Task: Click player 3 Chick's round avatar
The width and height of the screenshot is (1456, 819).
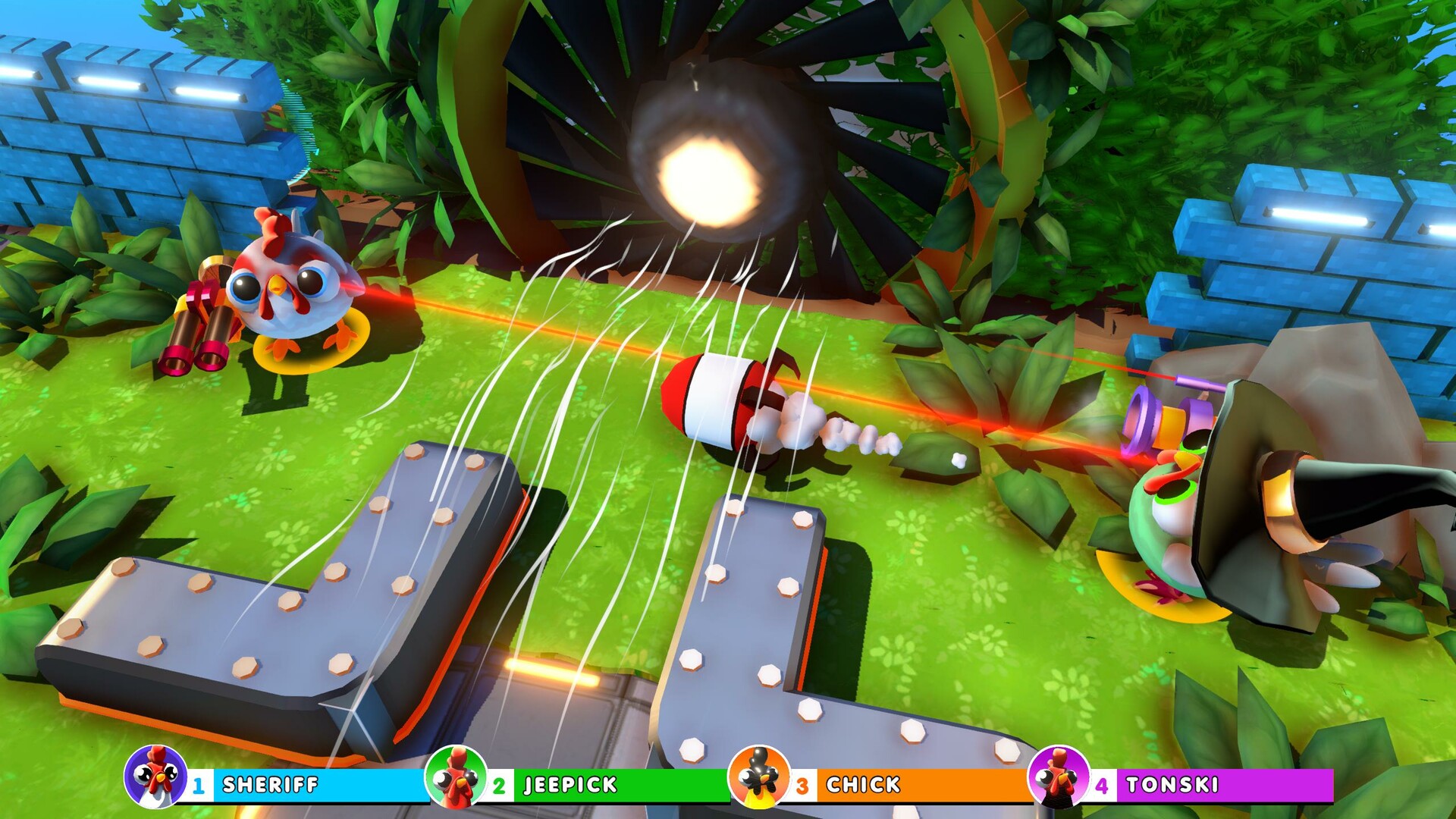Action: pyautogui.click(x=758, y=777)
